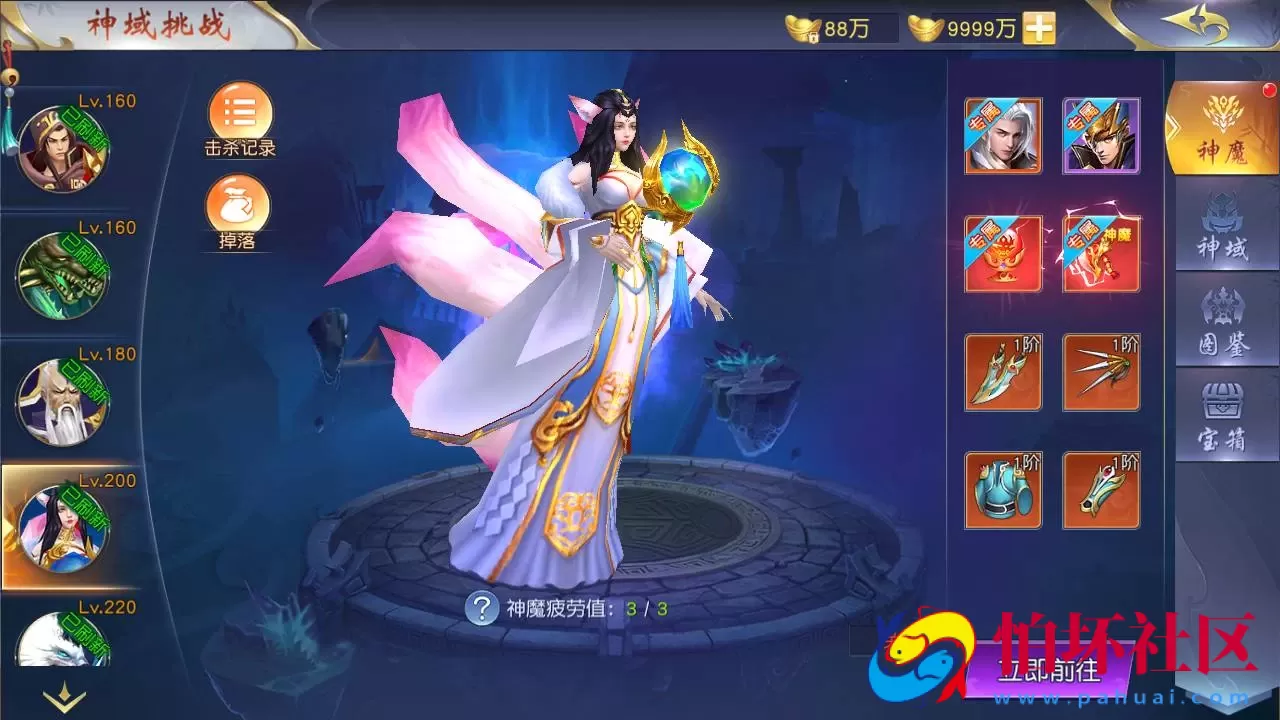The width and height of the screenshot is (1280, 720).
Task: Select the Lv.220 white beast boss
Action: (62, 640)
